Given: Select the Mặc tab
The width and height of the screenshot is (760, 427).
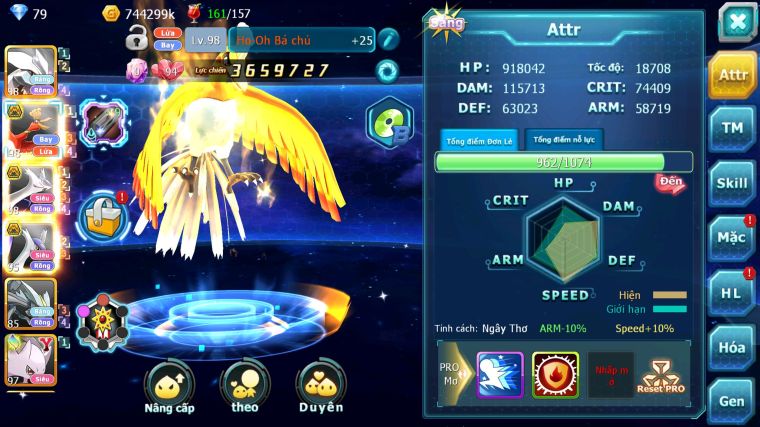Looking at the screenshot, I should click(x=732, y=238).
